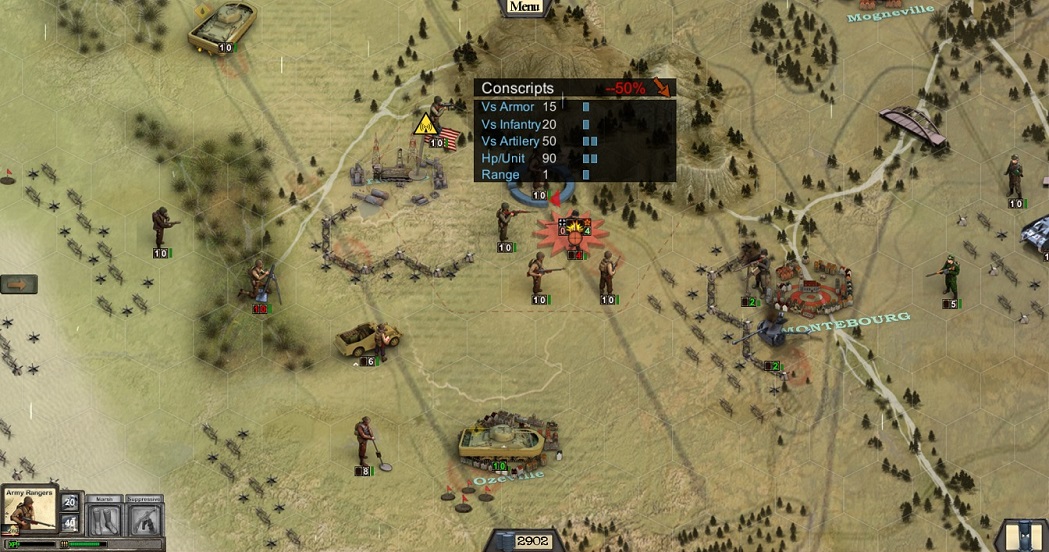Select the mine detector engineer unit
The height and width of the screenshot is (552, 1049).
365,442
